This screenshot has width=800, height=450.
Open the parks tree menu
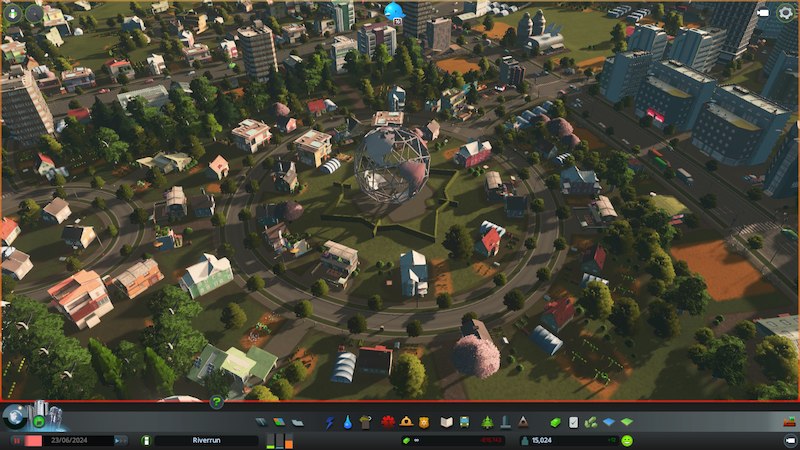coord(487,422)
